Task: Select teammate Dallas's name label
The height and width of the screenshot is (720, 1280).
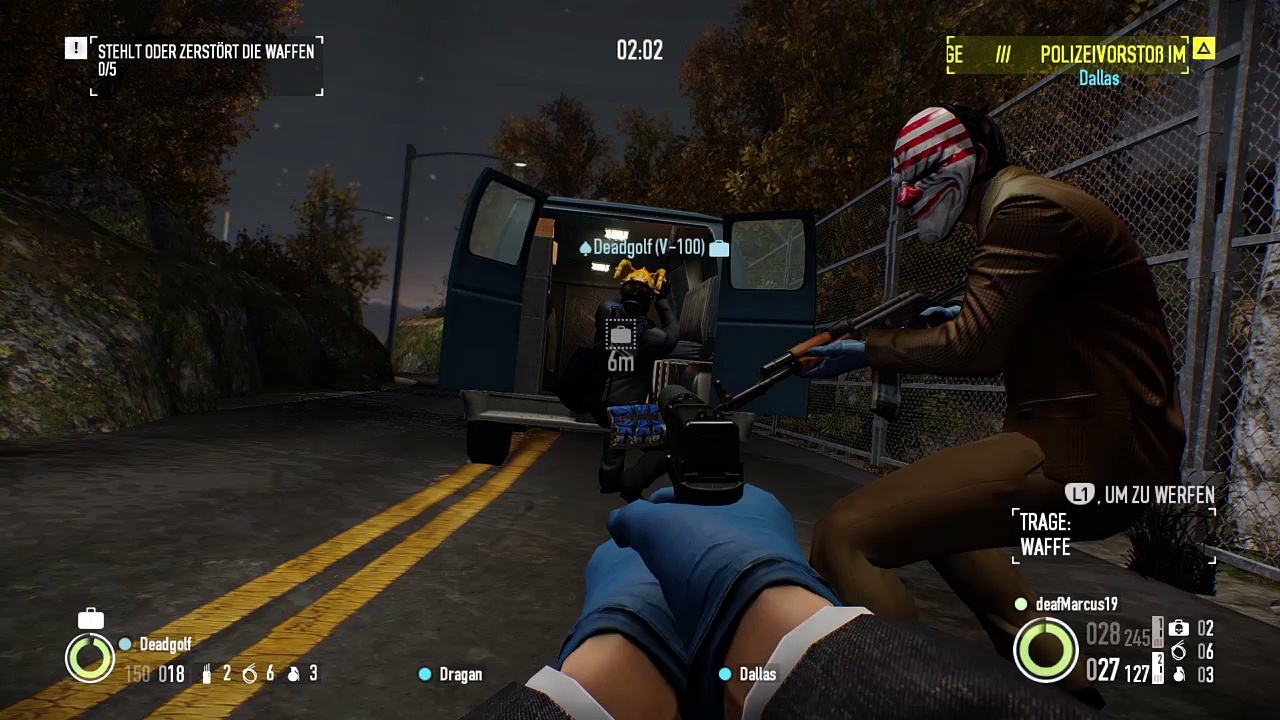Action: point(757,675)
